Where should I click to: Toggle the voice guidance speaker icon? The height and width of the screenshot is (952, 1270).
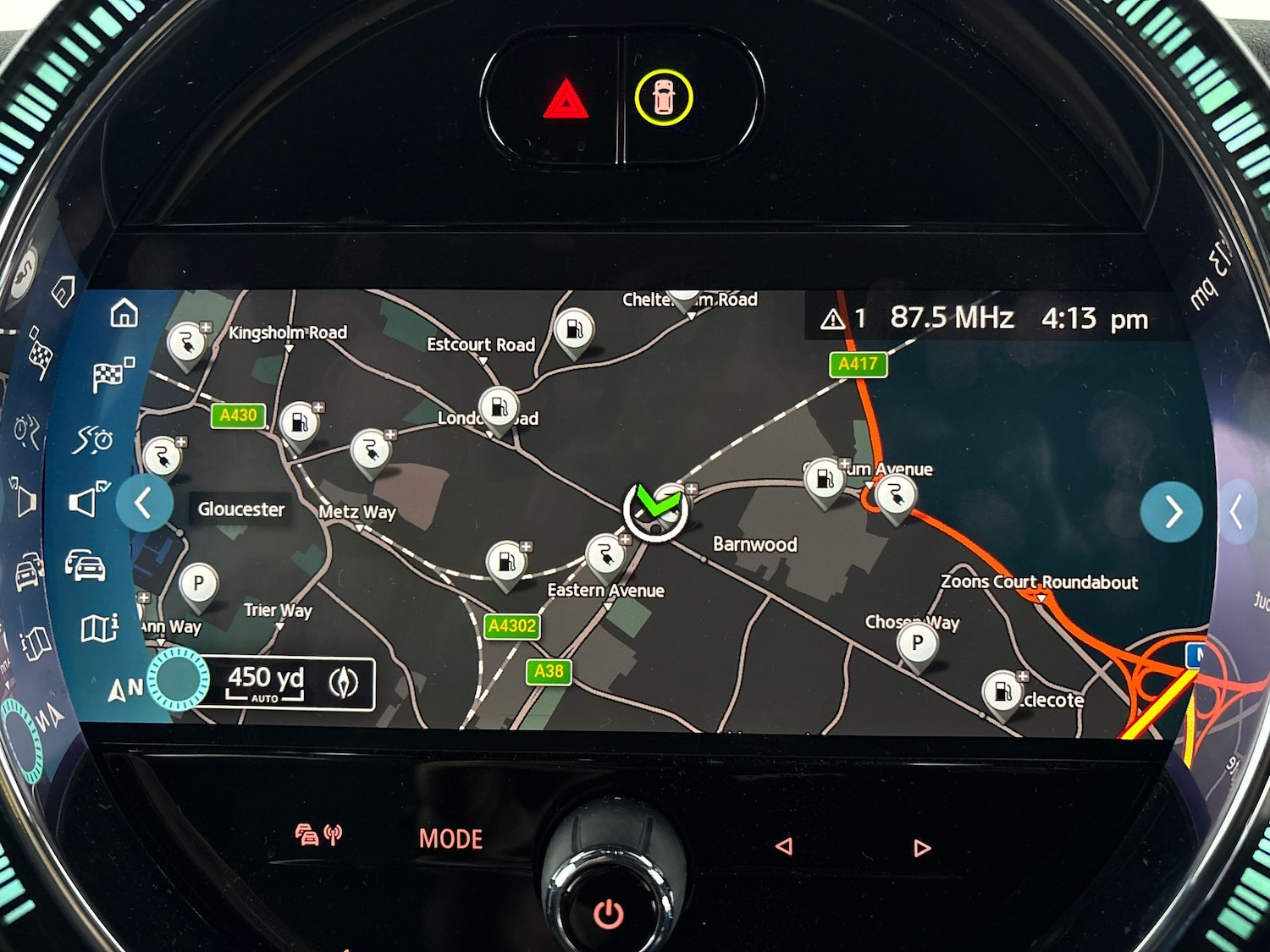pyautogui.click(x=87, y=500)
